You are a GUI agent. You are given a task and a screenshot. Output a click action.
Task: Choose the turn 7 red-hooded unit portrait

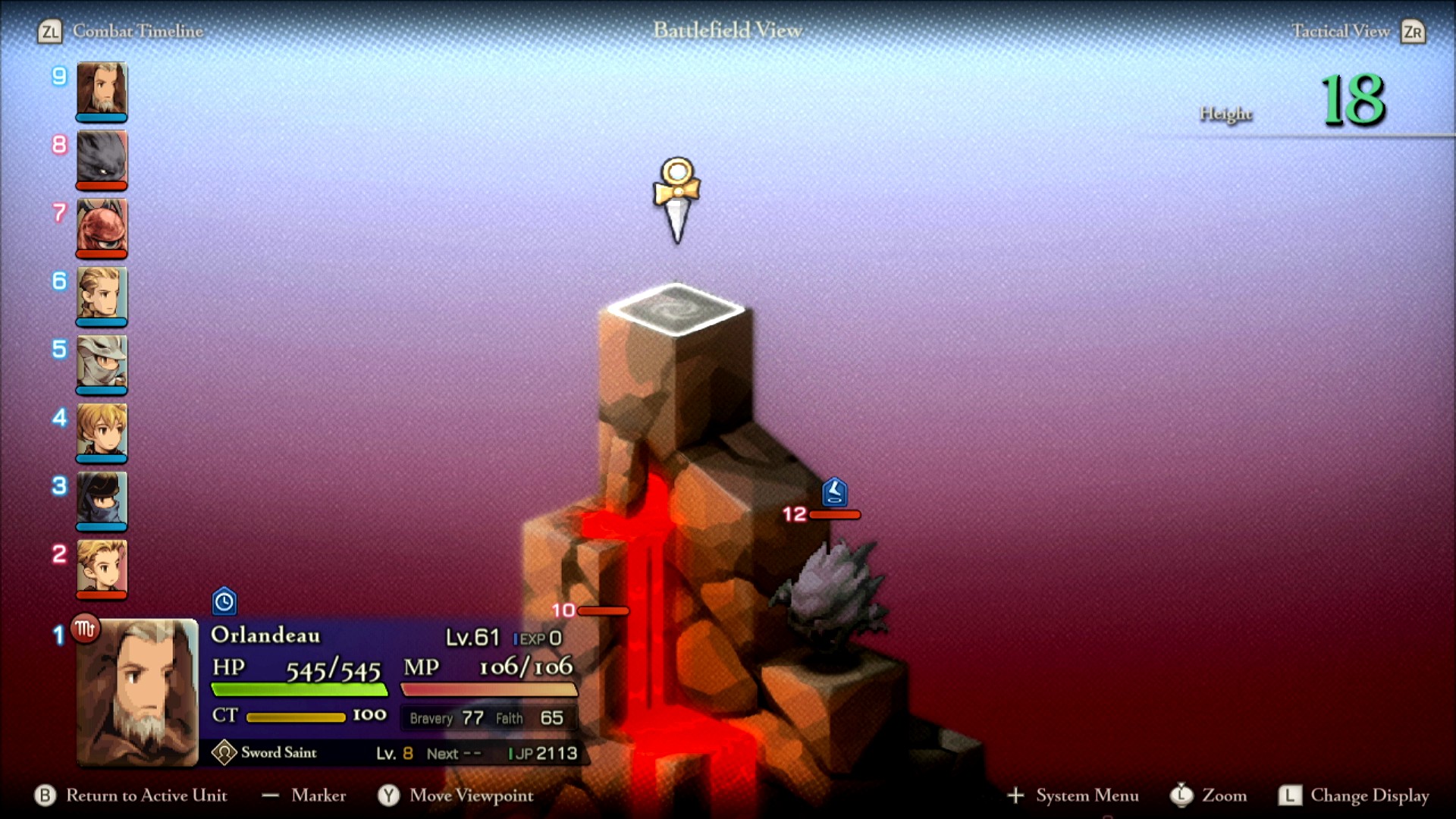pyautogui.click(x=102, y=226)
